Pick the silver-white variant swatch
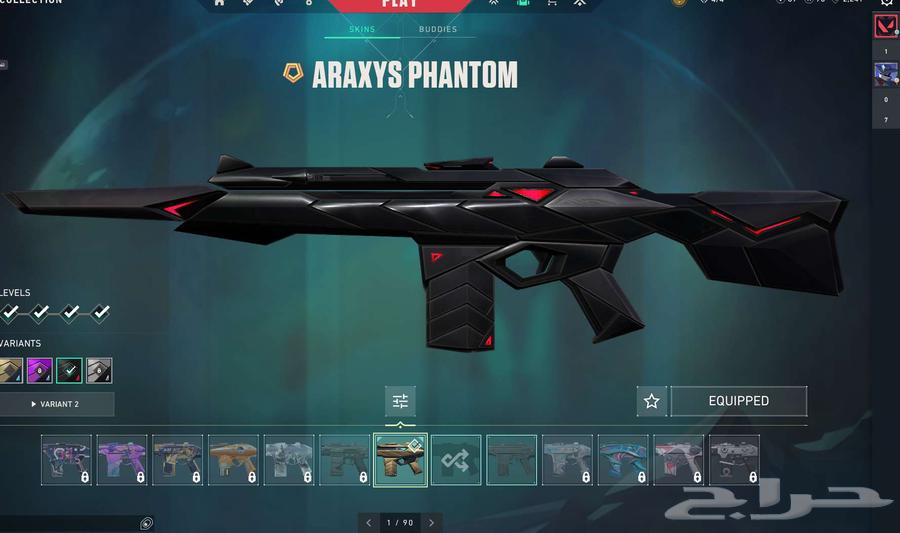Viewport: 900px width, 533px height. (99, 371)
